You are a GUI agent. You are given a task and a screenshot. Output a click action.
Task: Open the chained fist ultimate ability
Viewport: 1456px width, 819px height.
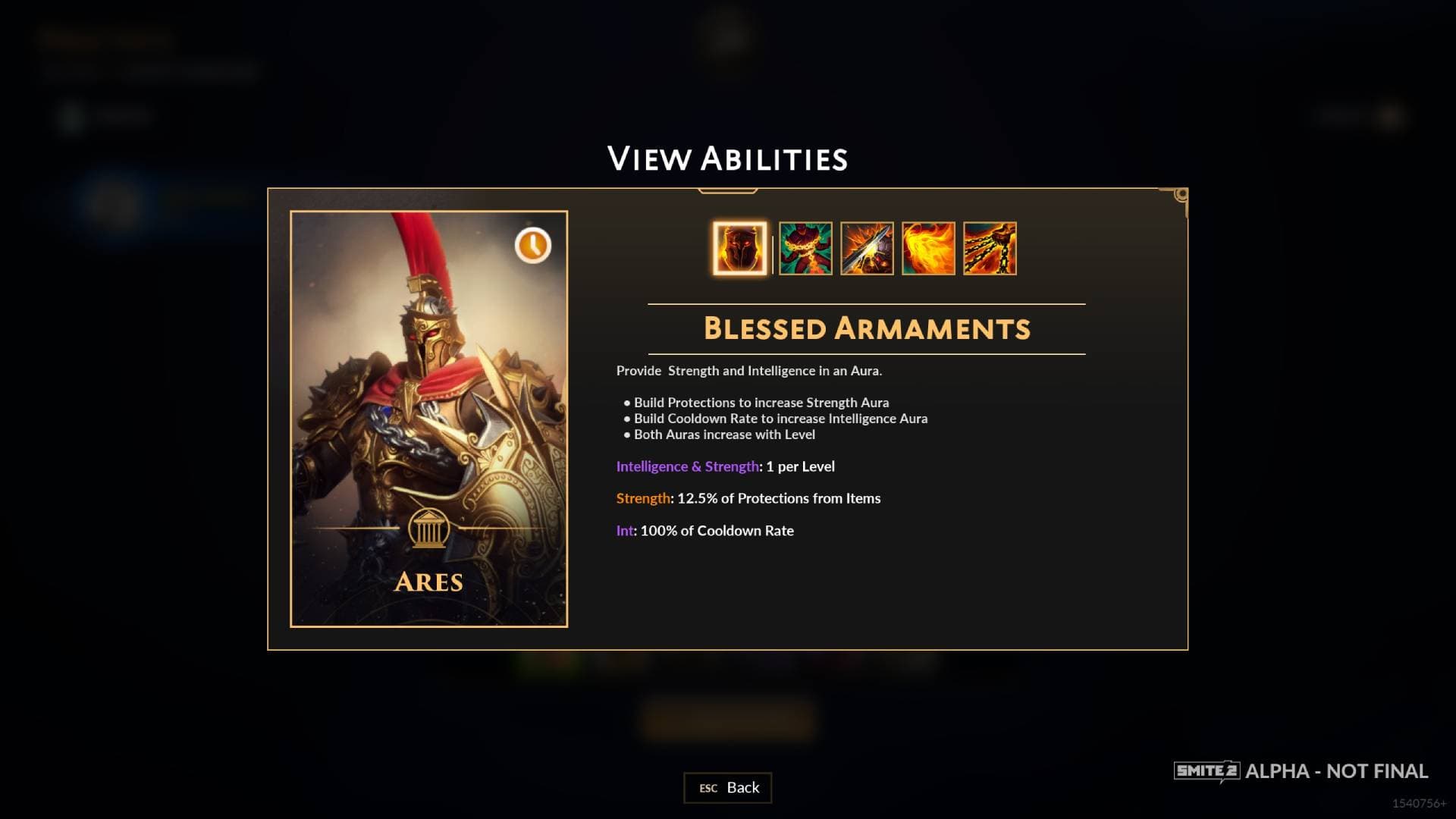pyautogui.click(x=990, y=249)
